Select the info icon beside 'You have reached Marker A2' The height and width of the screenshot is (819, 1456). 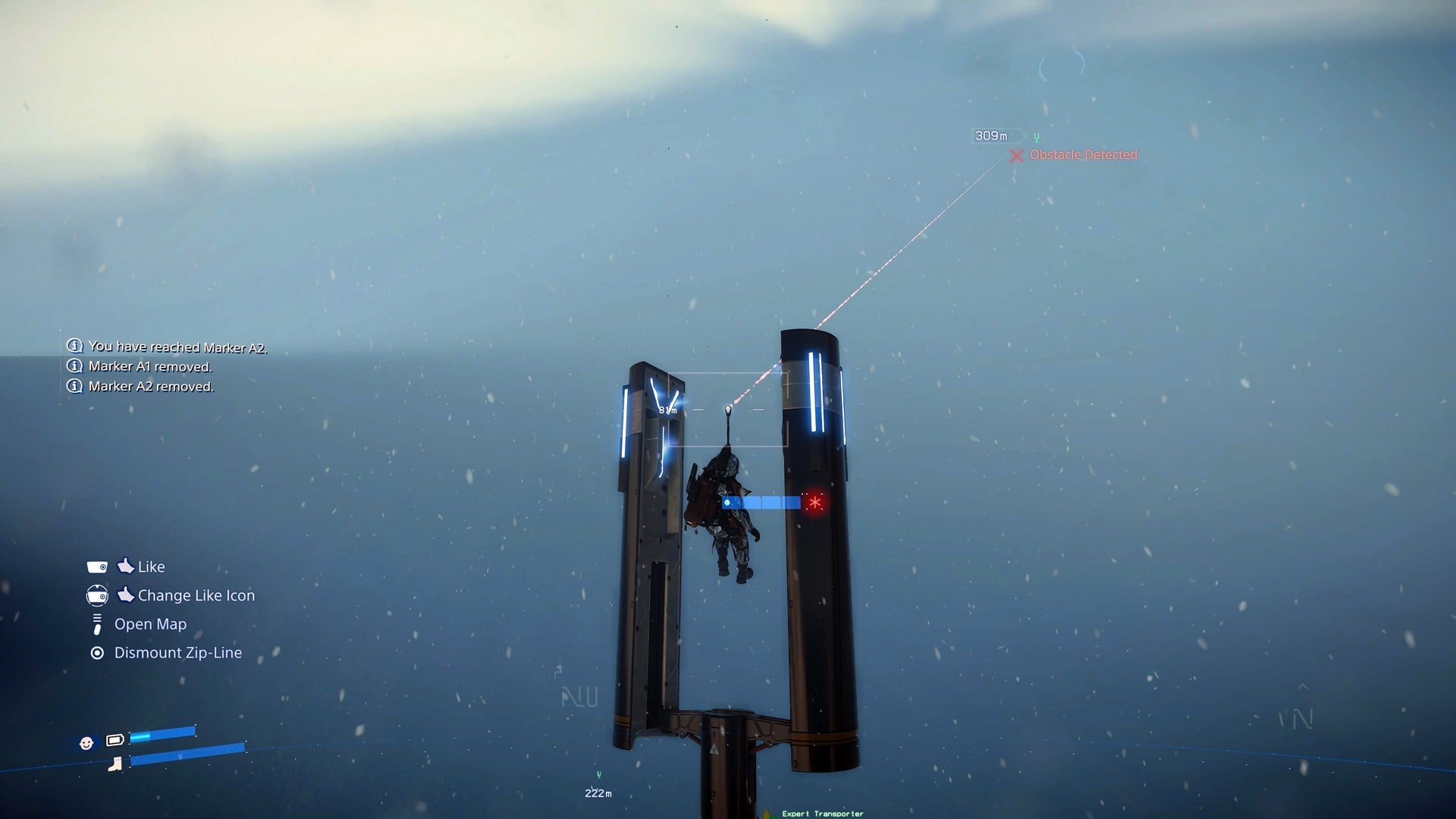click(74, 346)
